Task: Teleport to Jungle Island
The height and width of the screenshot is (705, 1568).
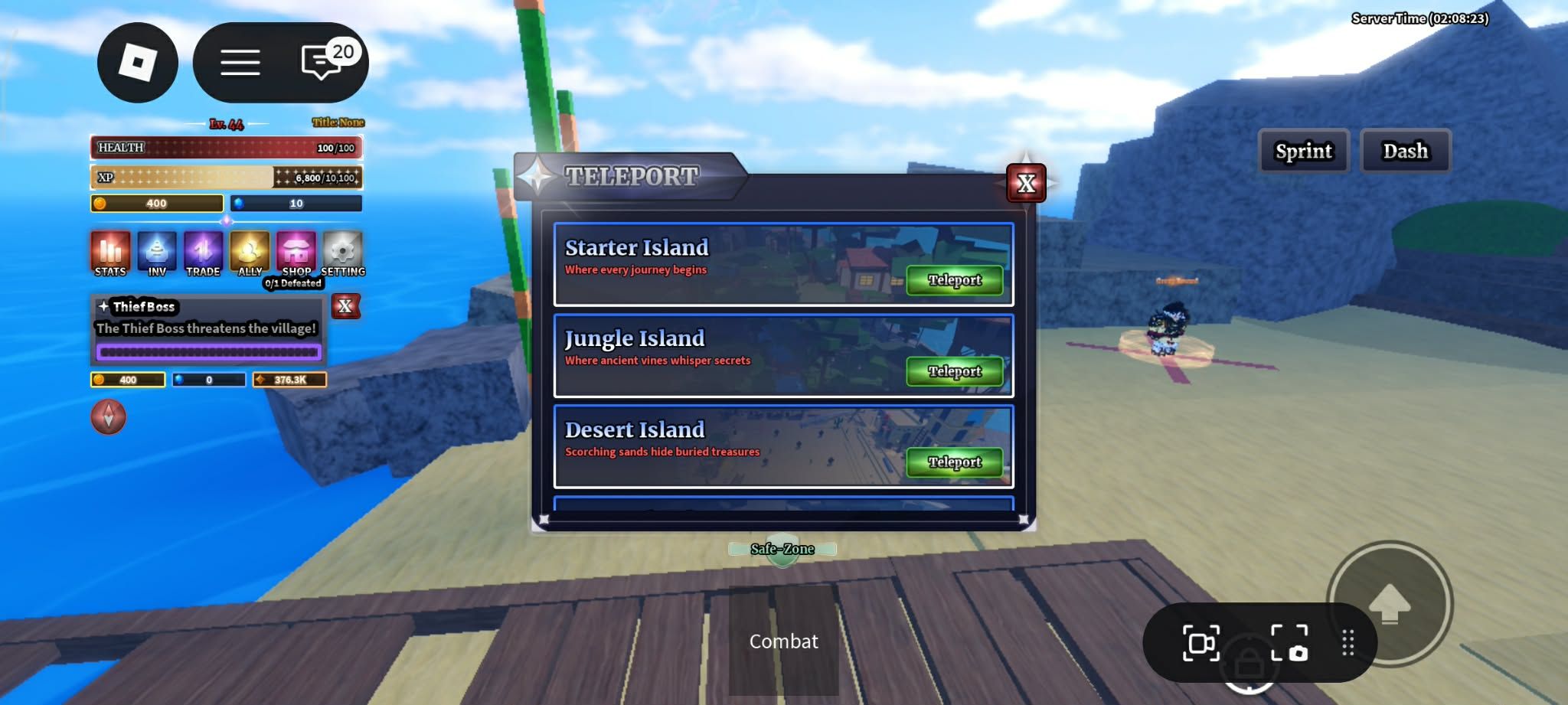Action: tap(954, 371)
